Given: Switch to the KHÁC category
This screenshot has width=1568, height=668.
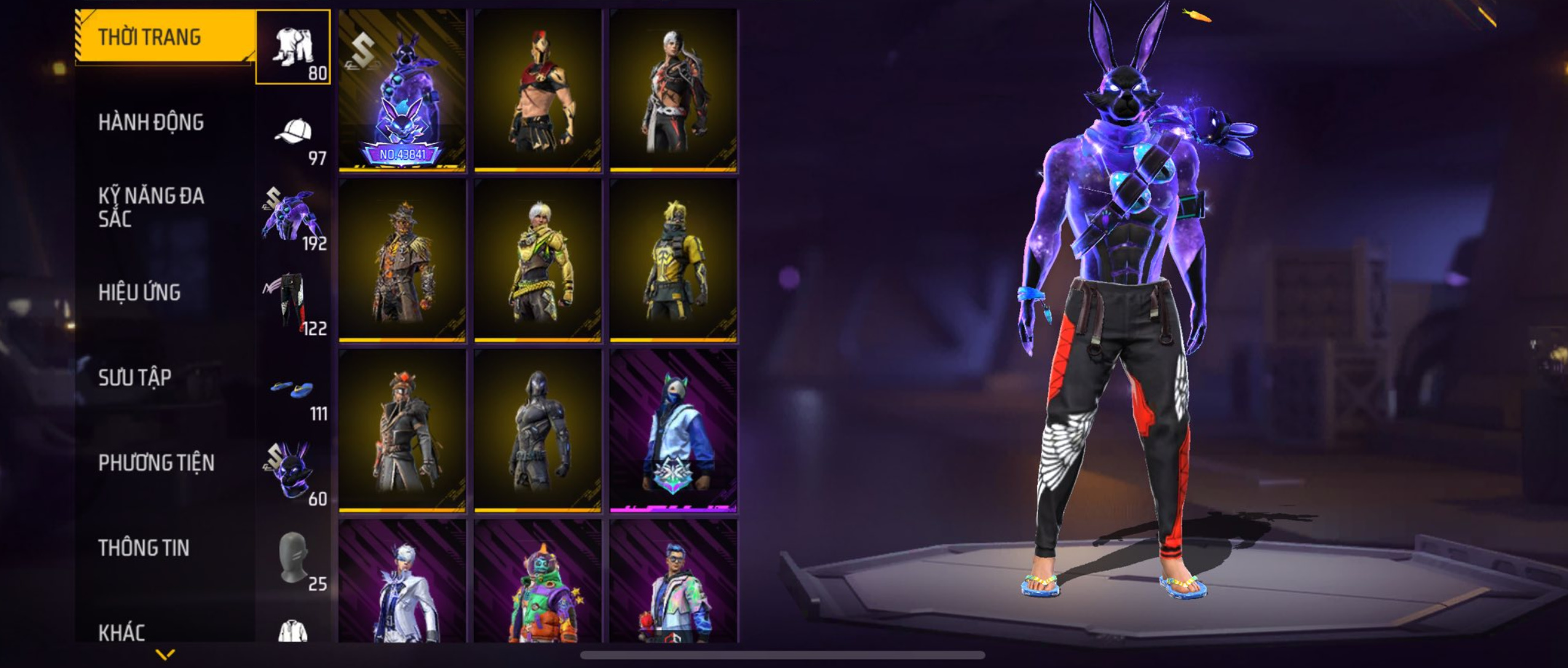Looking at the screenshot, I should tap(122, 632).
